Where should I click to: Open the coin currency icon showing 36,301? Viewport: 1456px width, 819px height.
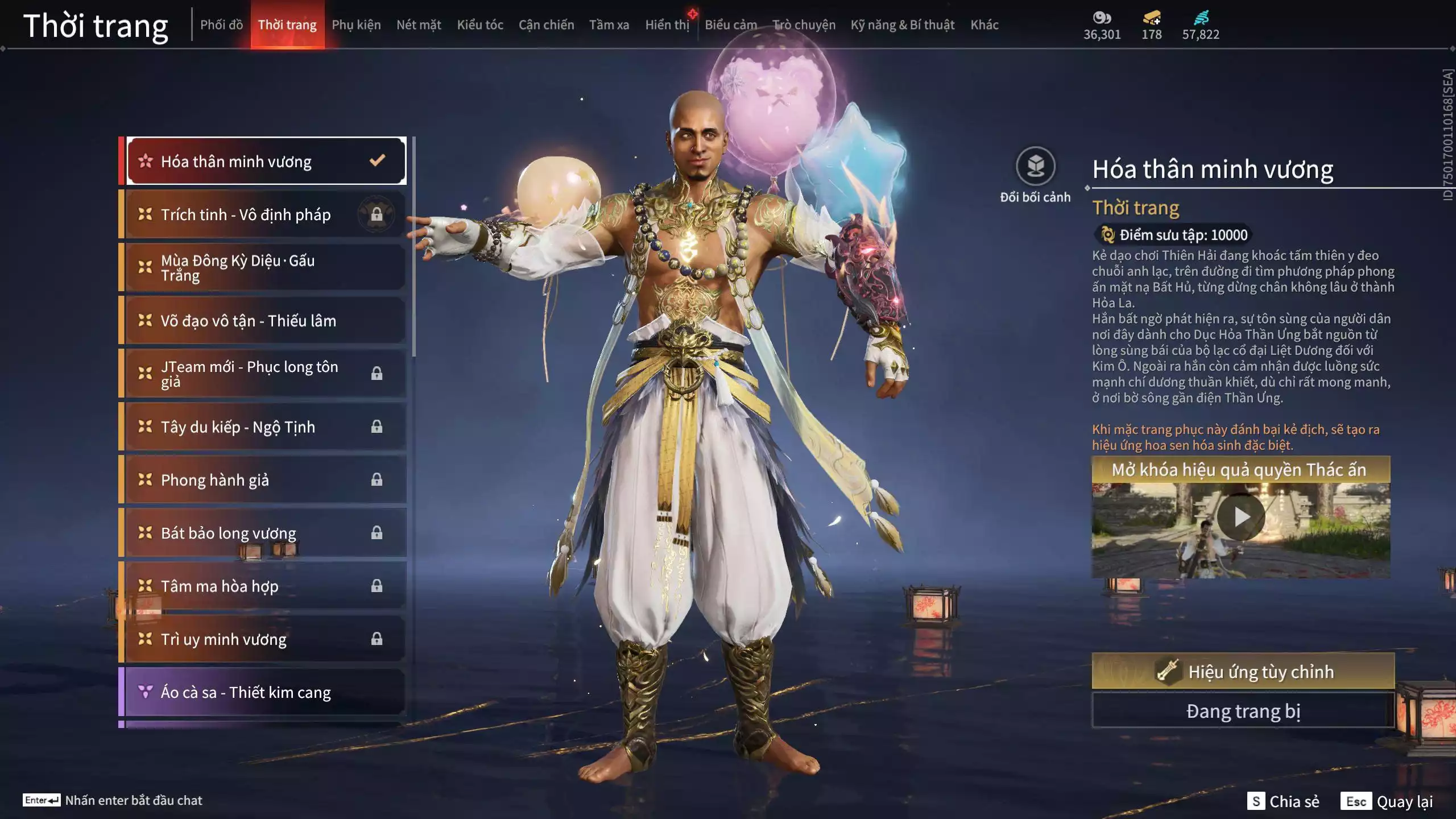point(1102,18)
